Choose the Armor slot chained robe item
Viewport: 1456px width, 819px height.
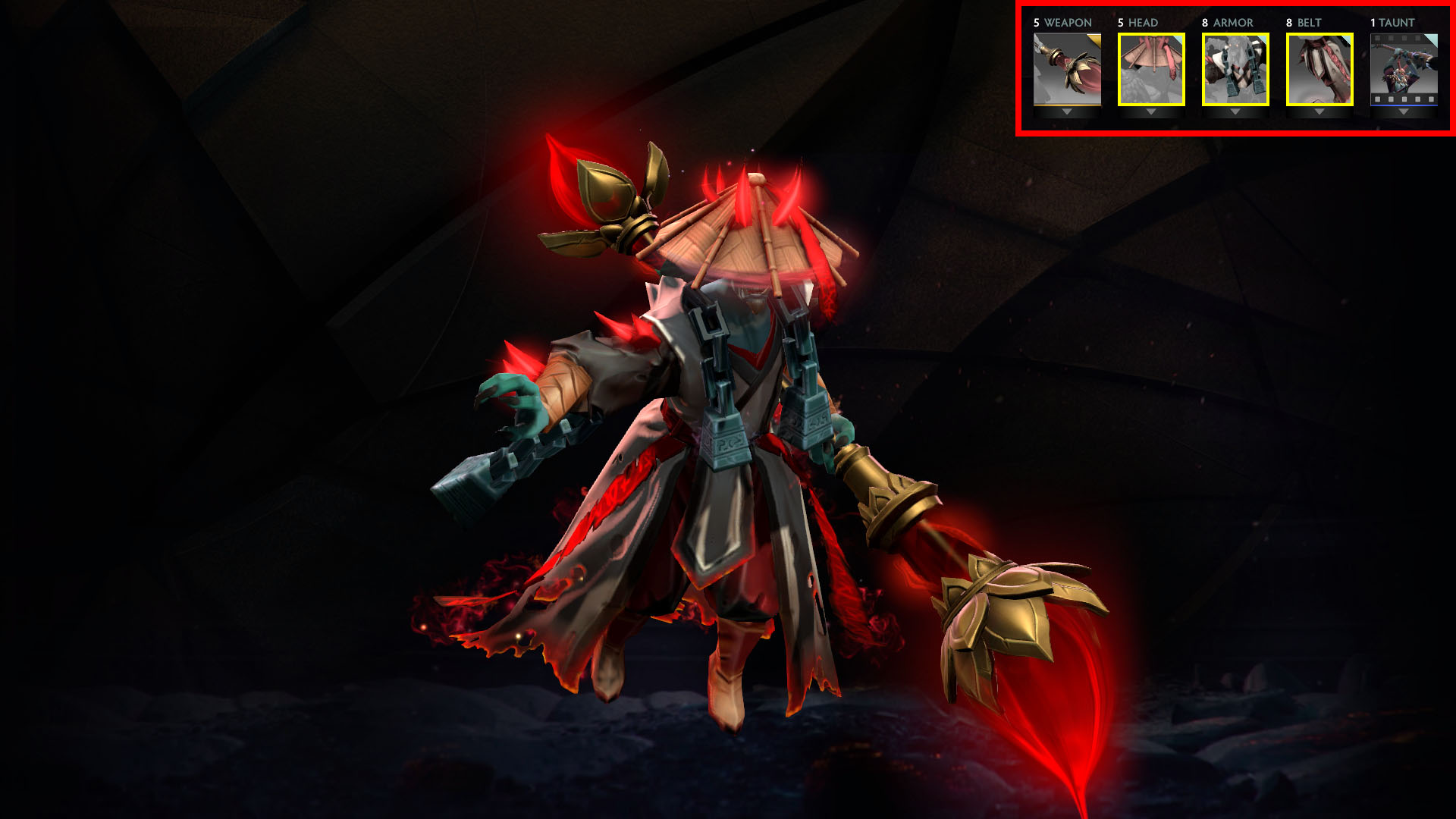[x=1235, y=69]
